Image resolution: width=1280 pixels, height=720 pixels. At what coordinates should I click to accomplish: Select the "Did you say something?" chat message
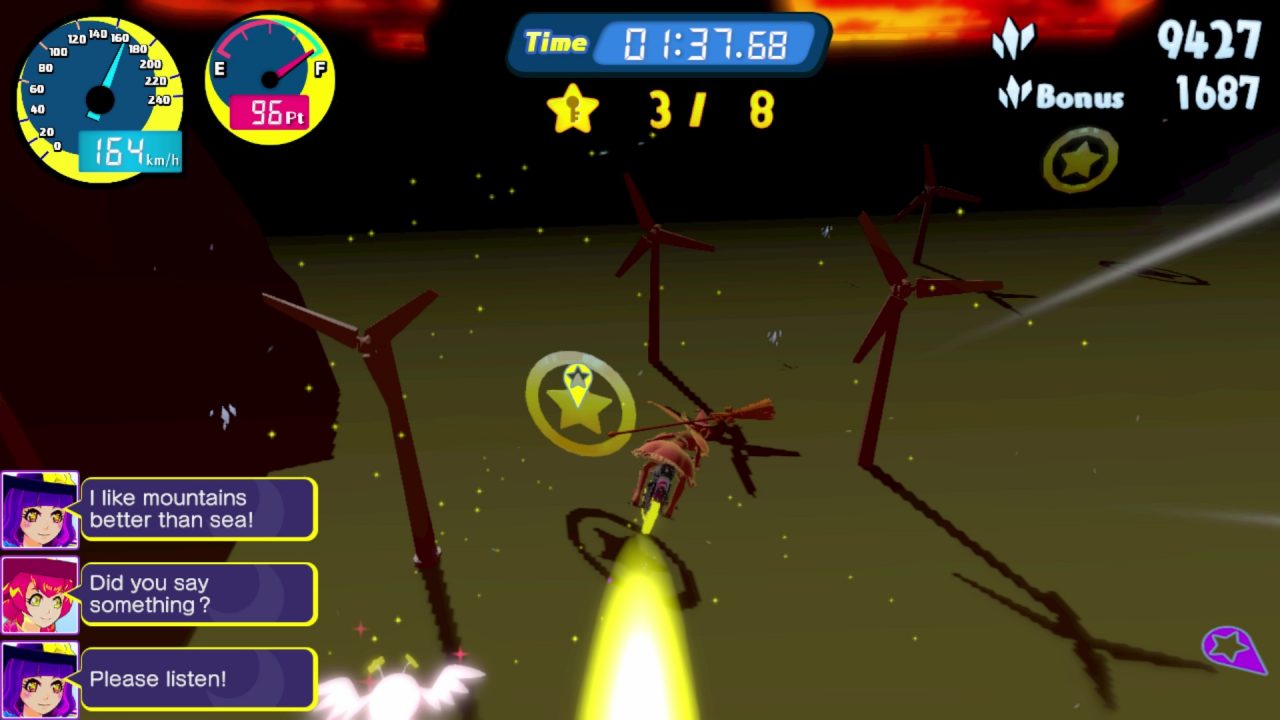(198, 594)
